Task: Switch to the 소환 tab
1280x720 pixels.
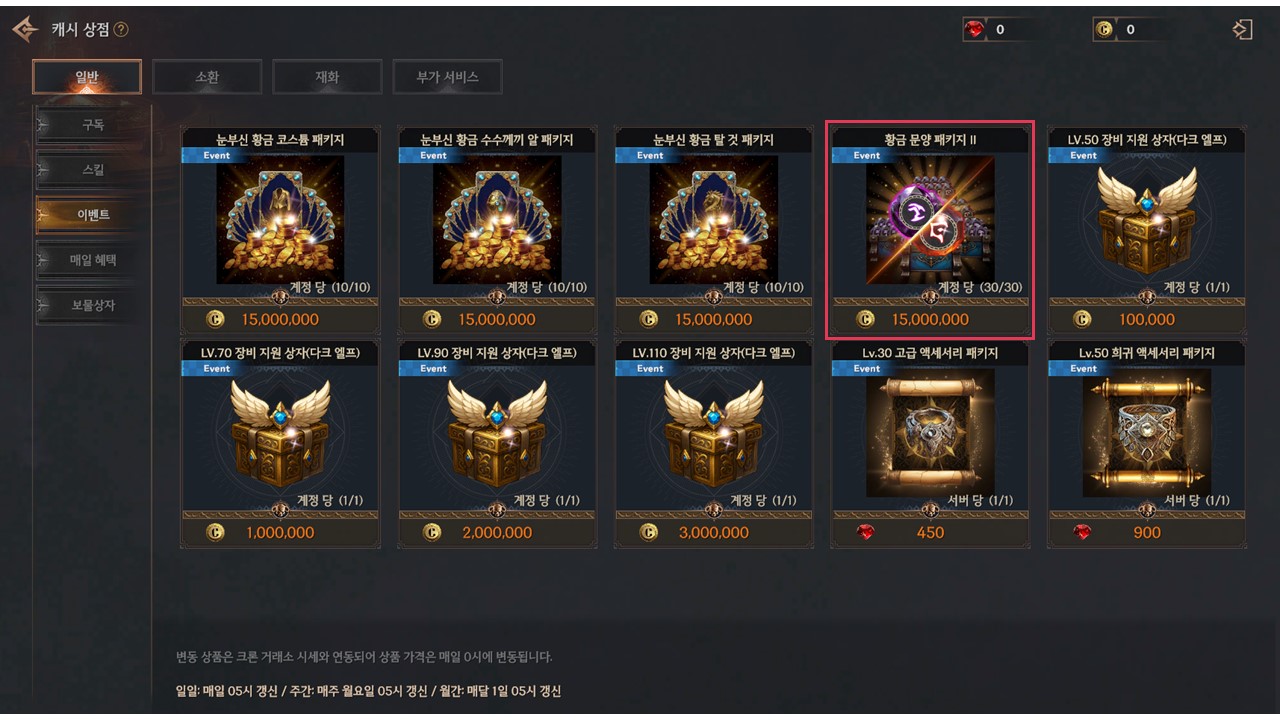Action: coord(207,77)
